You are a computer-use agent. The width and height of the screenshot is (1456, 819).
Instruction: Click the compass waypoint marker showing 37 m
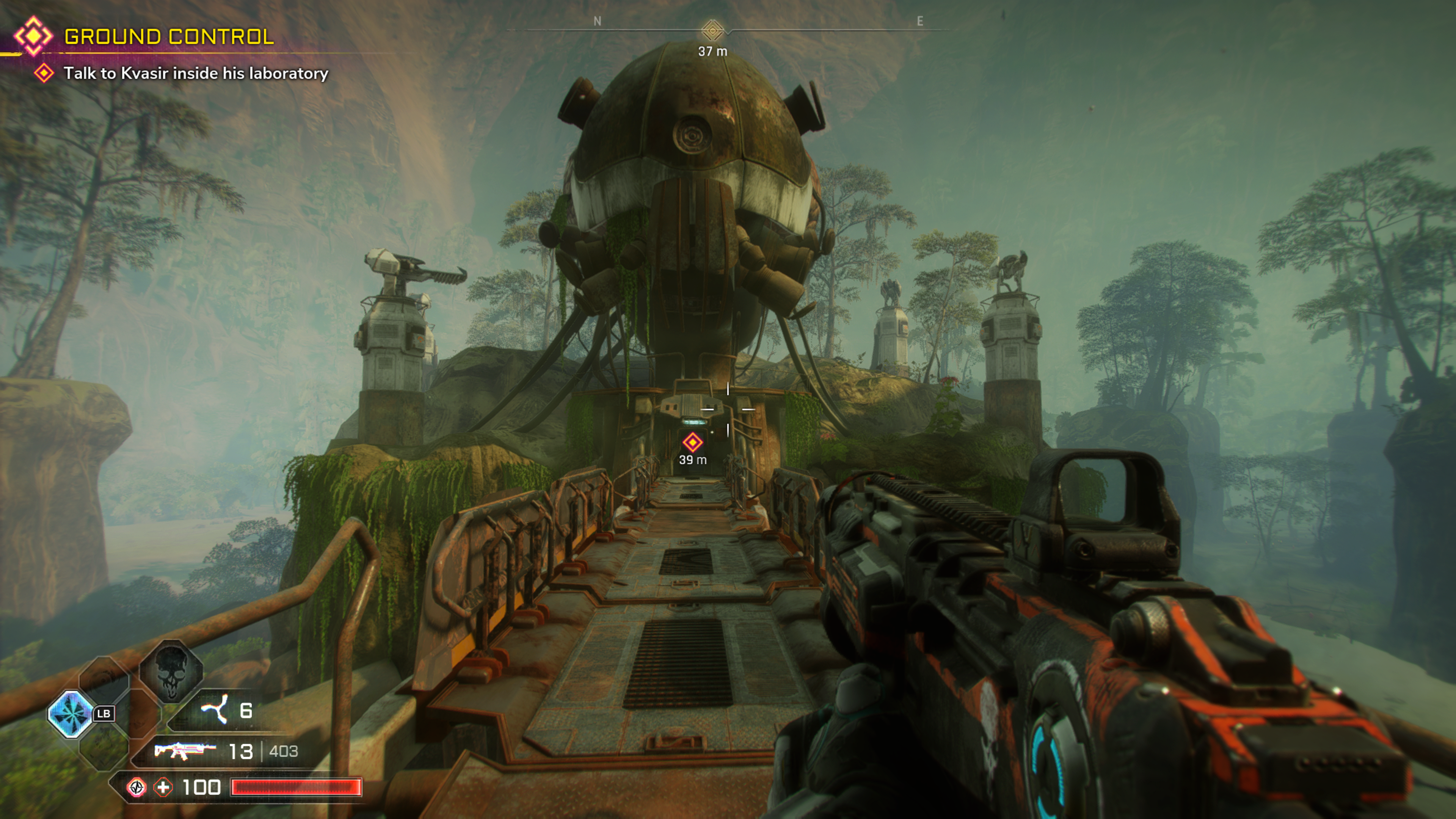712,30
